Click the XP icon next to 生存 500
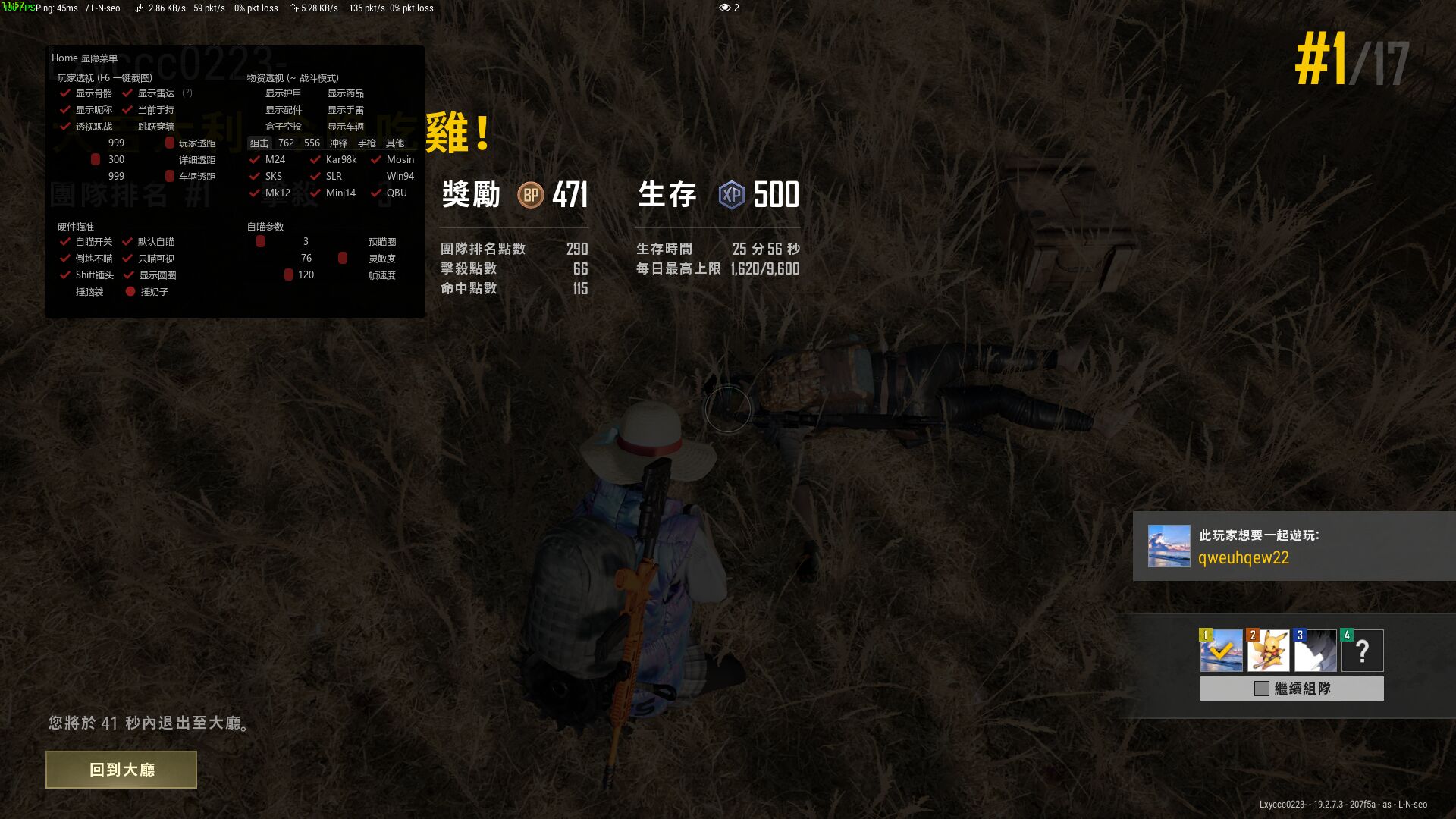The width and height of the screenshot is (1456, 819). pyautogui.click(x=730, y=196)
